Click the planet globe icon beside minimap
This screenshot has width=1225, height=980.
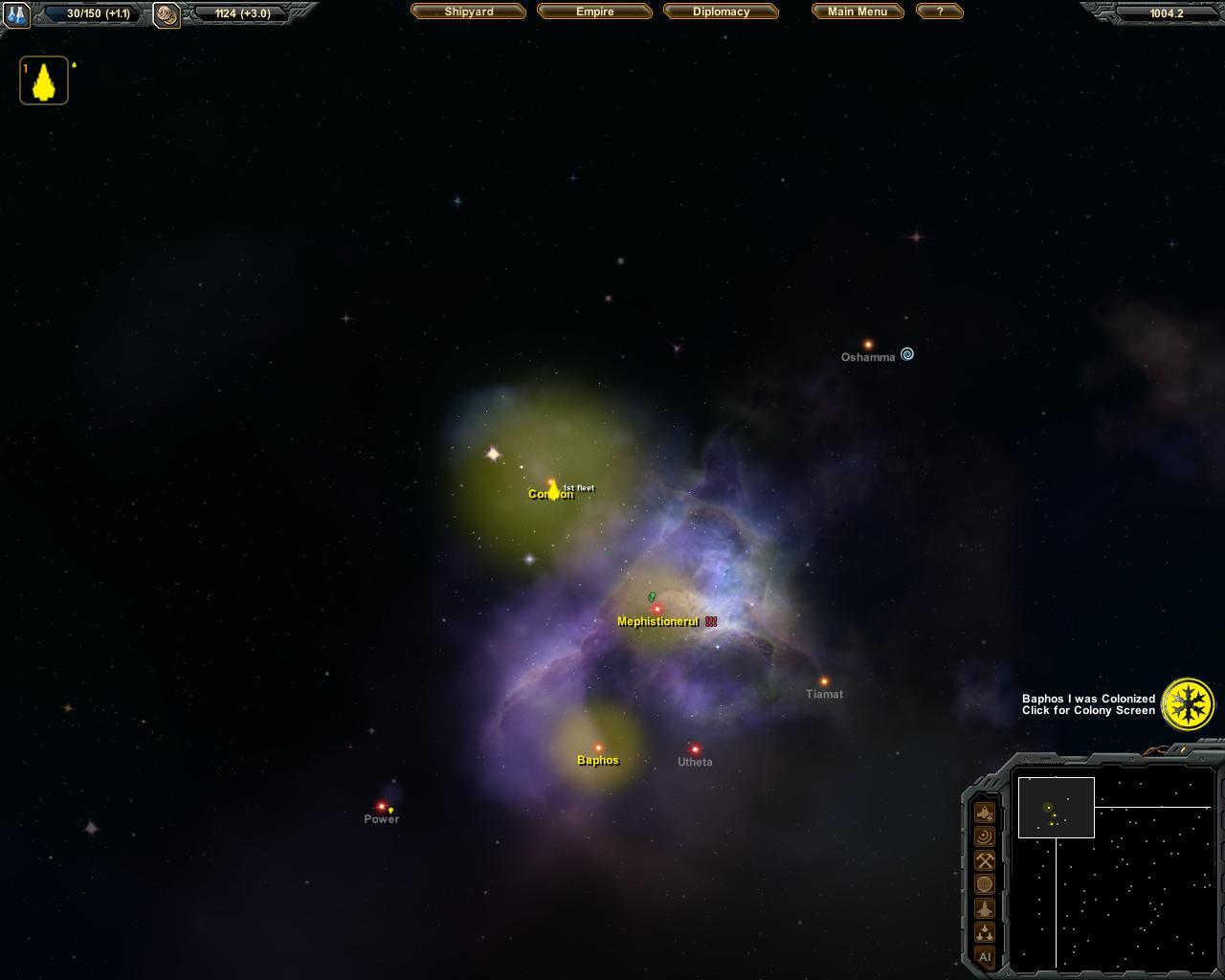984,884
